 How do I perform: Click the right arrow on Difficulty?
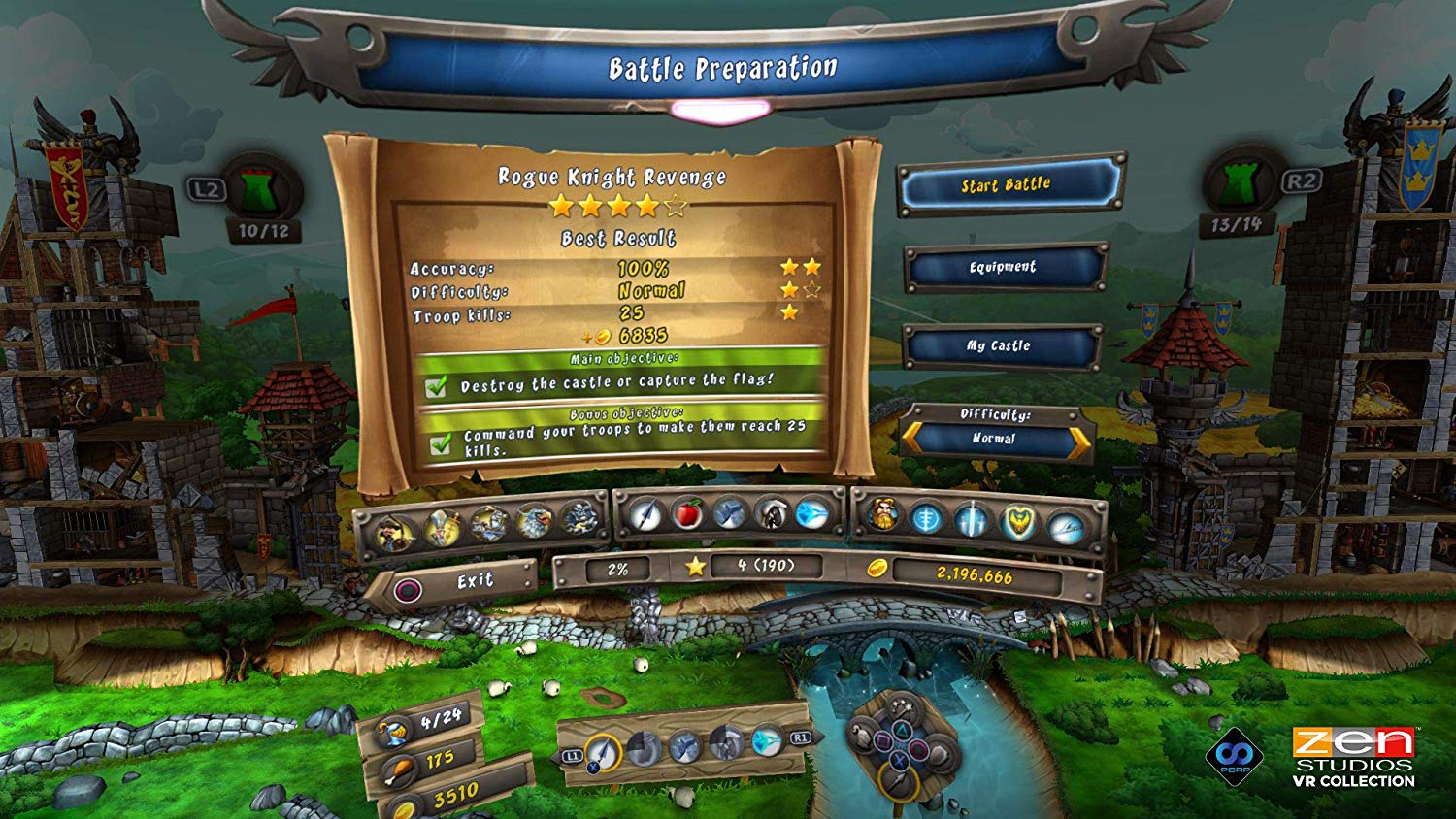[x=1079, y=442]
